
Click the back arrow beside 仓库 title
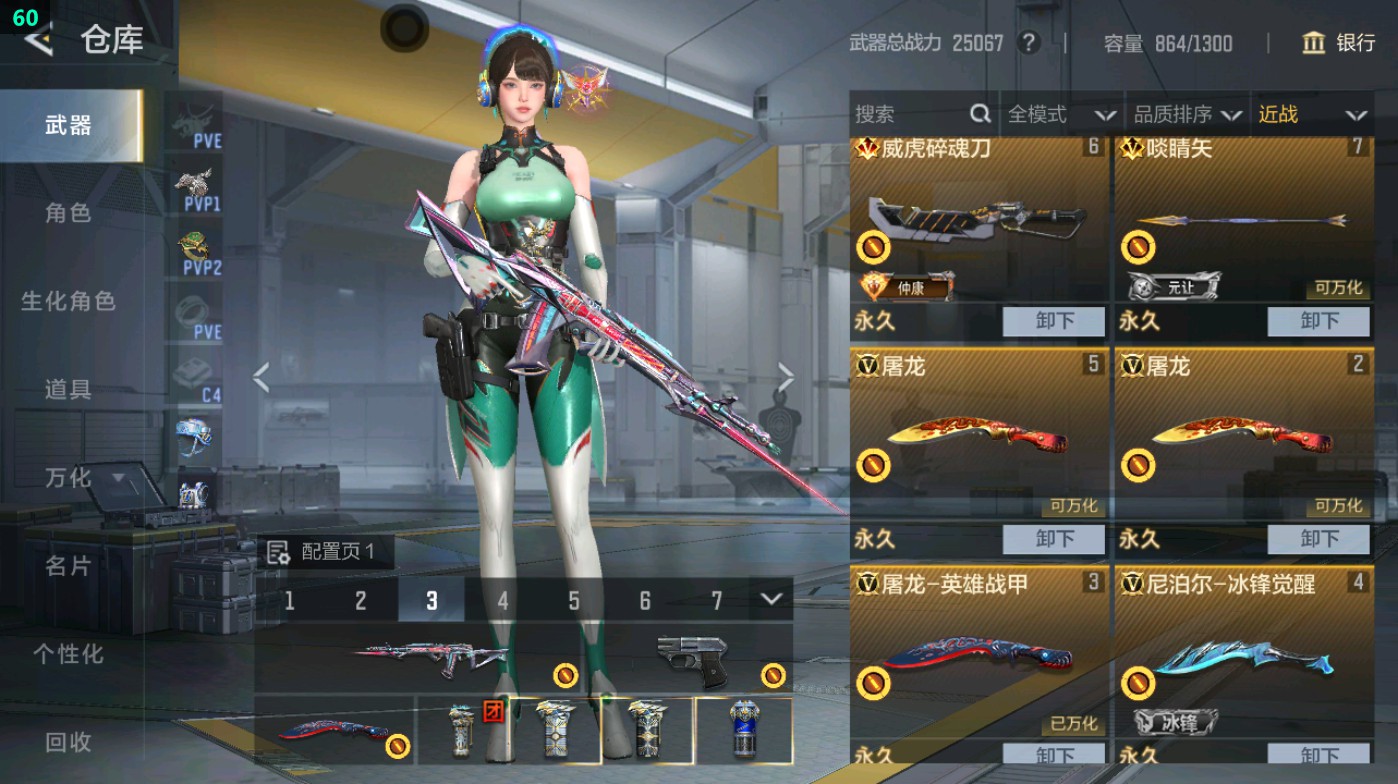38,42
